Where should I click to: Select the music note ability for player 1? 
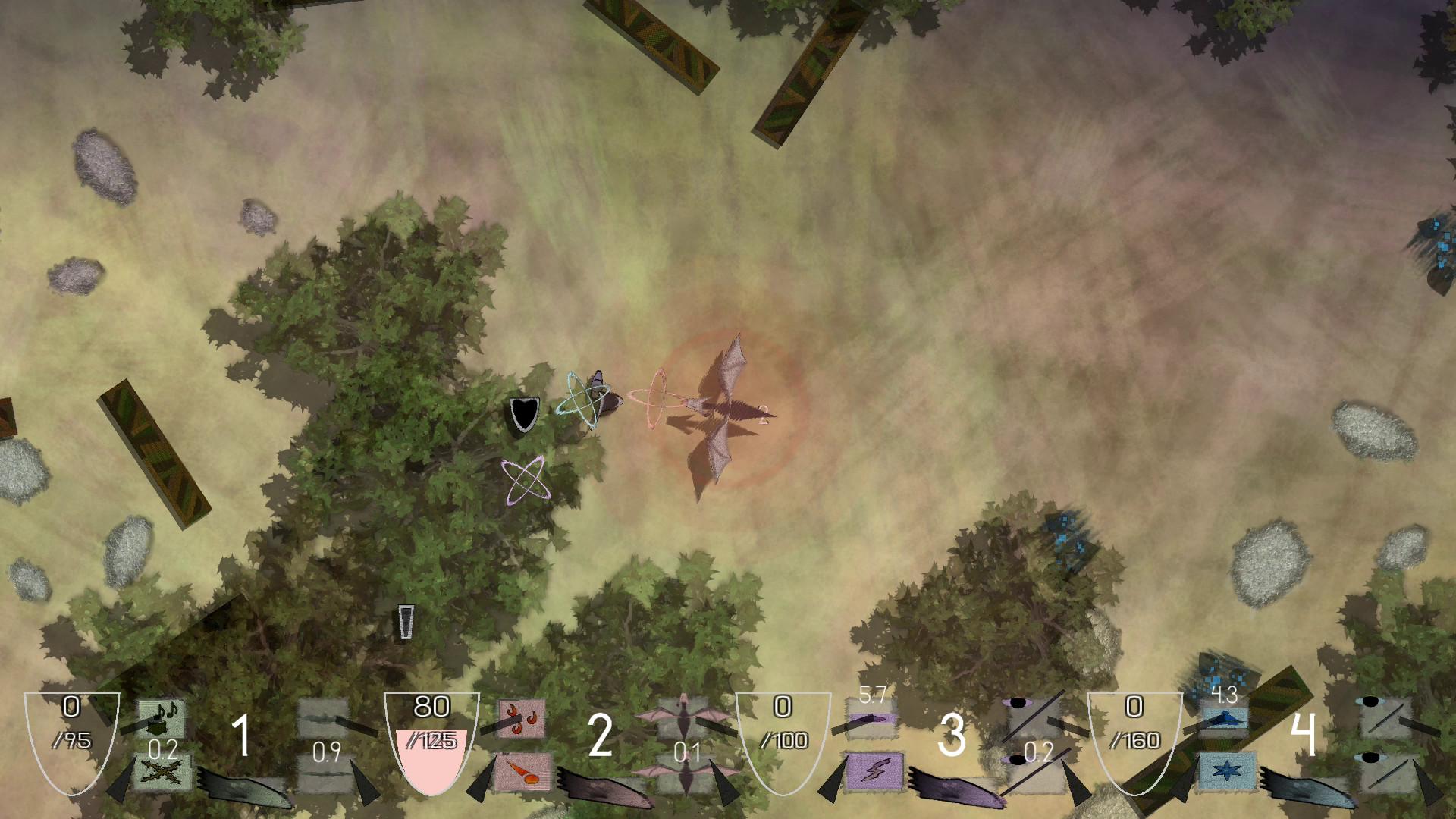[x=162, y=719]
